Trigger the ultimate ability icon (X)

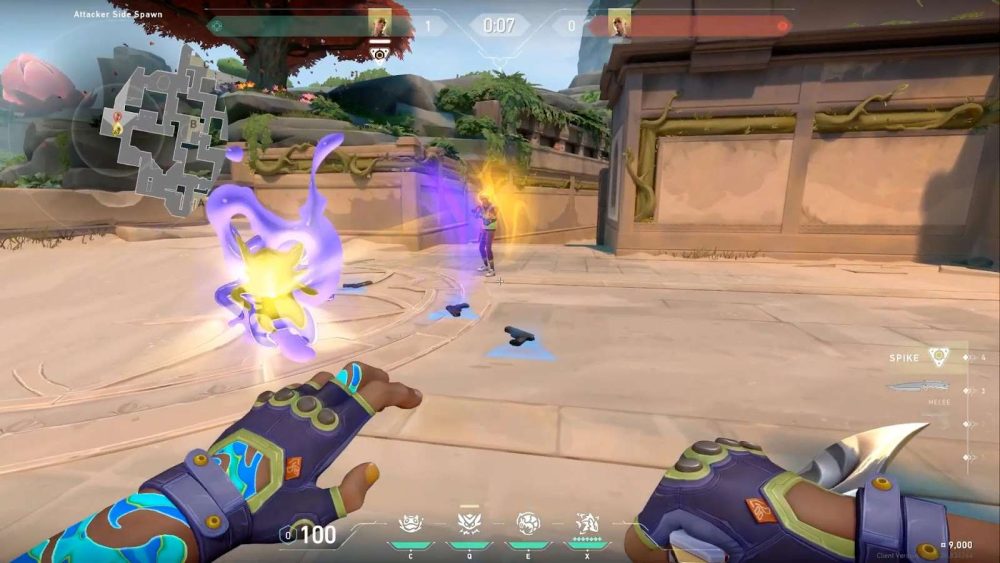point(586,523)
